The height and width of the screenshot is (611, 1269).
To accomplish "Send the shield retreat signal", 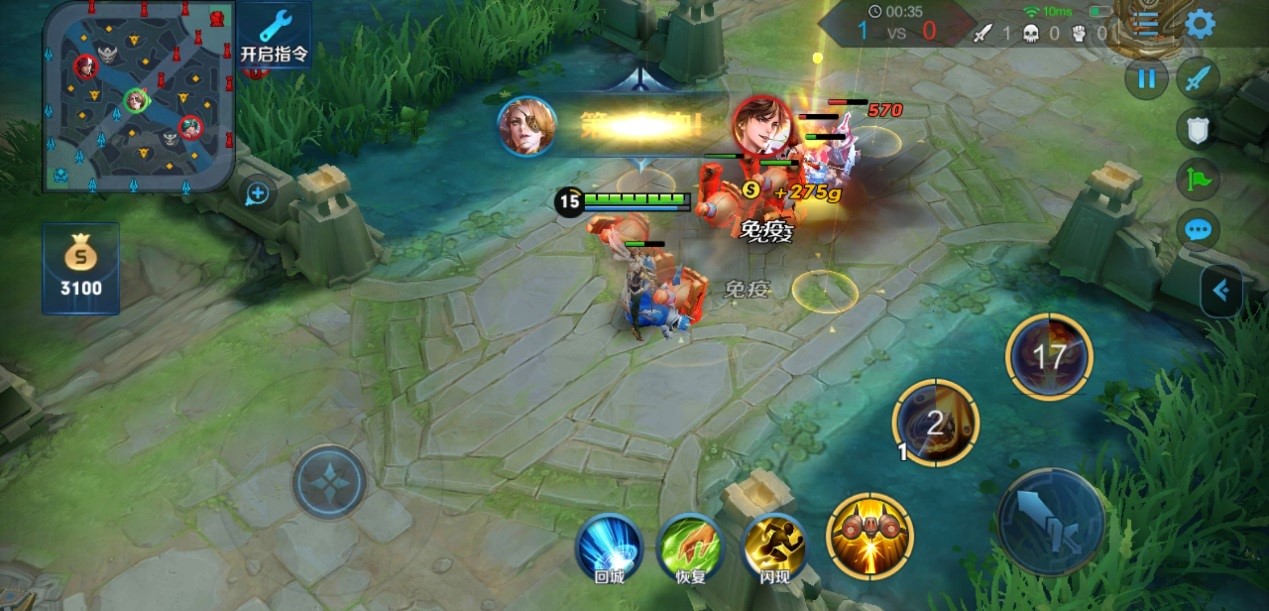I will click(x=1198, y=128).
